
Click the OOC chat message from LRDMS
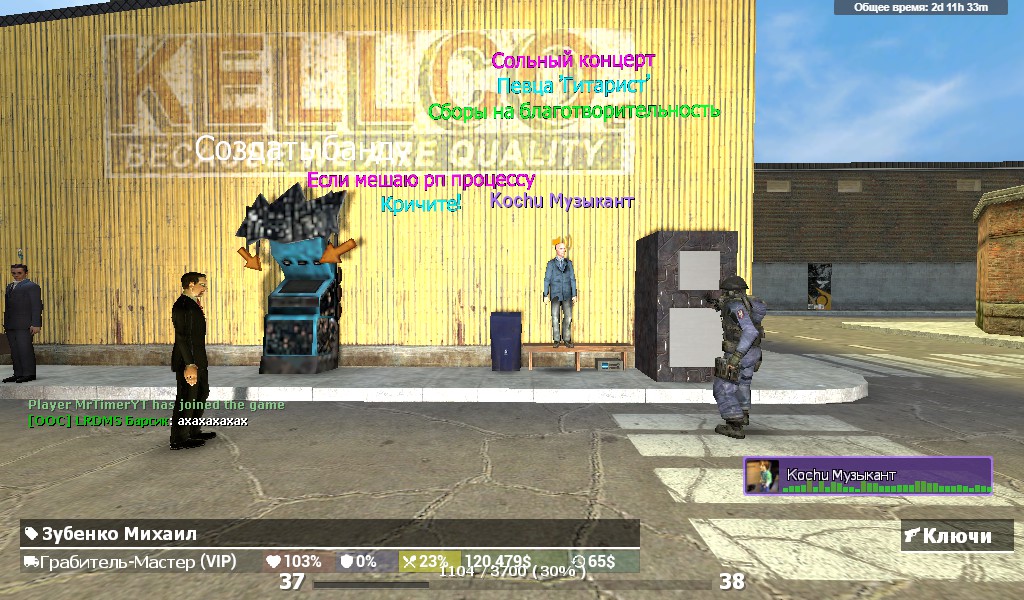[x=138, y=421]
